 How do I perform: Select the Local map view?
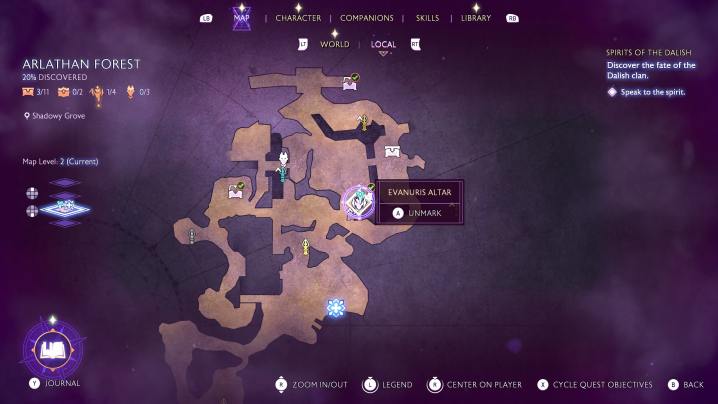(x=383, y=44)
